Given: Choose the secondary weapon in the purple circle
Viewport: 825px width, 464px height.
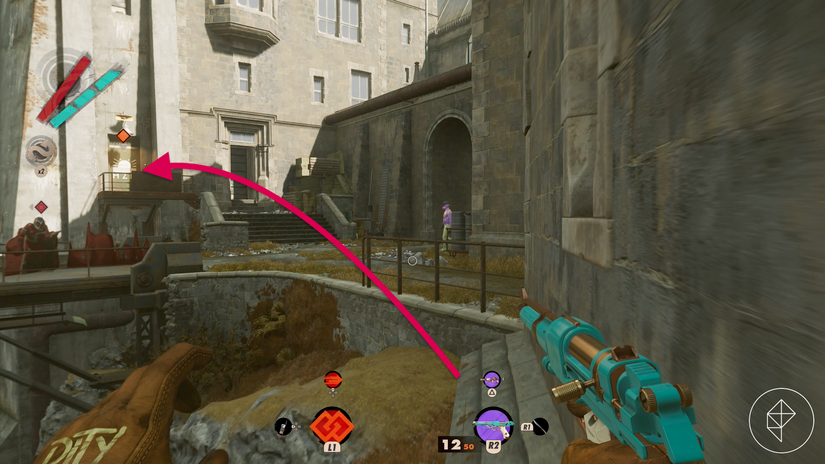Looking at the screenshot, I should tap(491, 379).
